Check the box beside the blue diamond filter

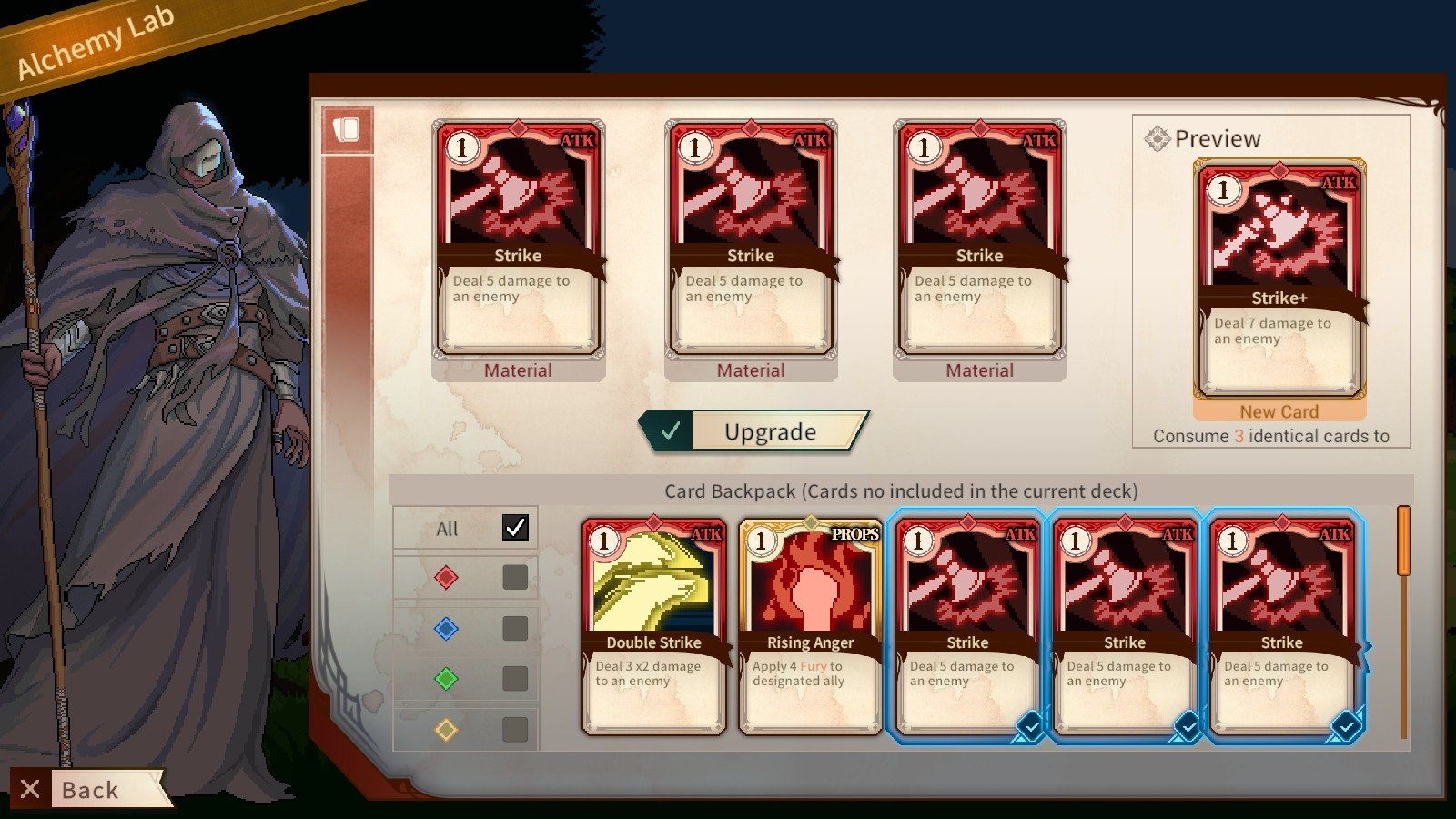coord(515,628)
